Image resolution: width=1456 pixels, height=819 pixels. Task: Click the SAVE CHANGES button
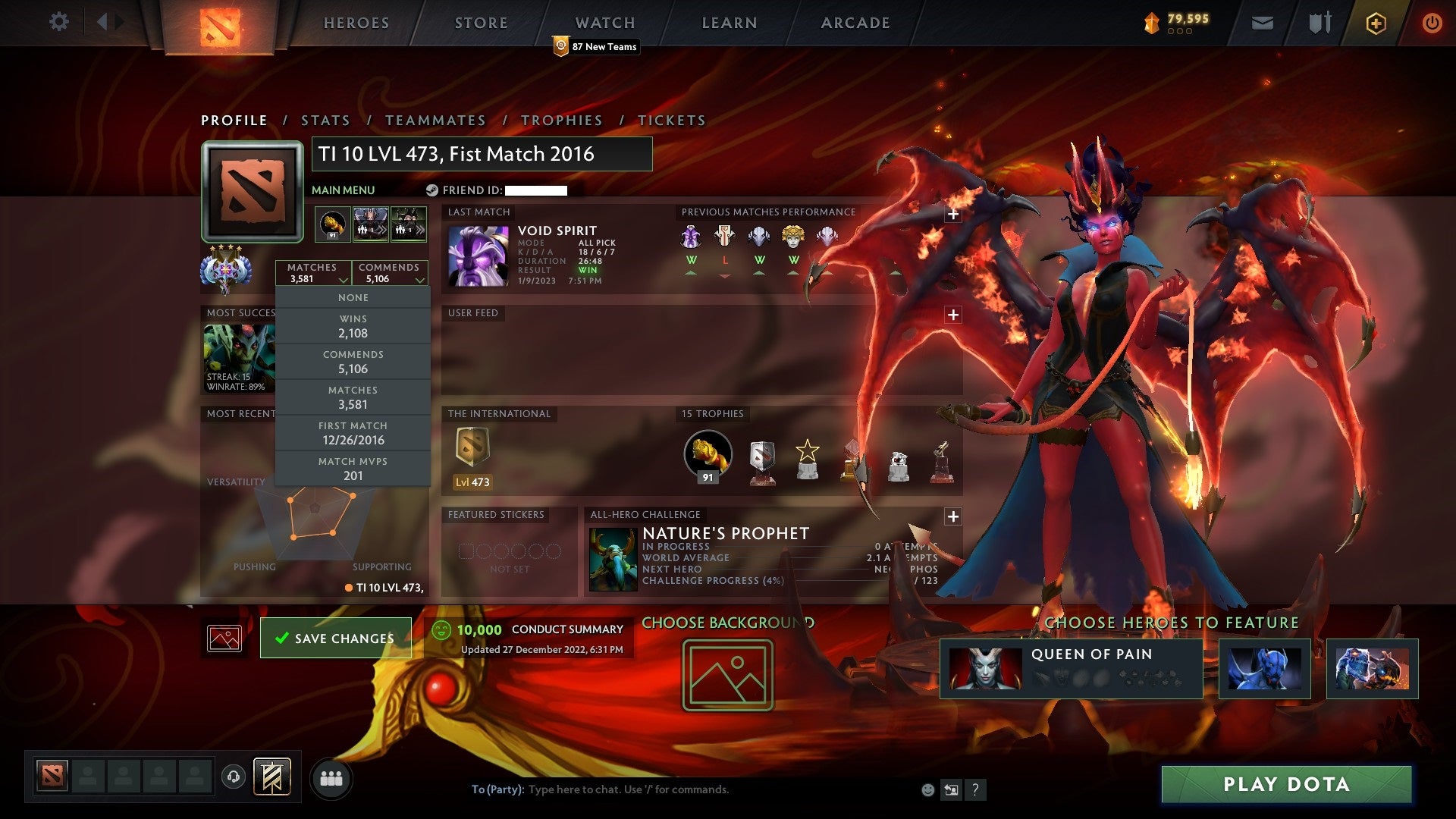(336, 638)
